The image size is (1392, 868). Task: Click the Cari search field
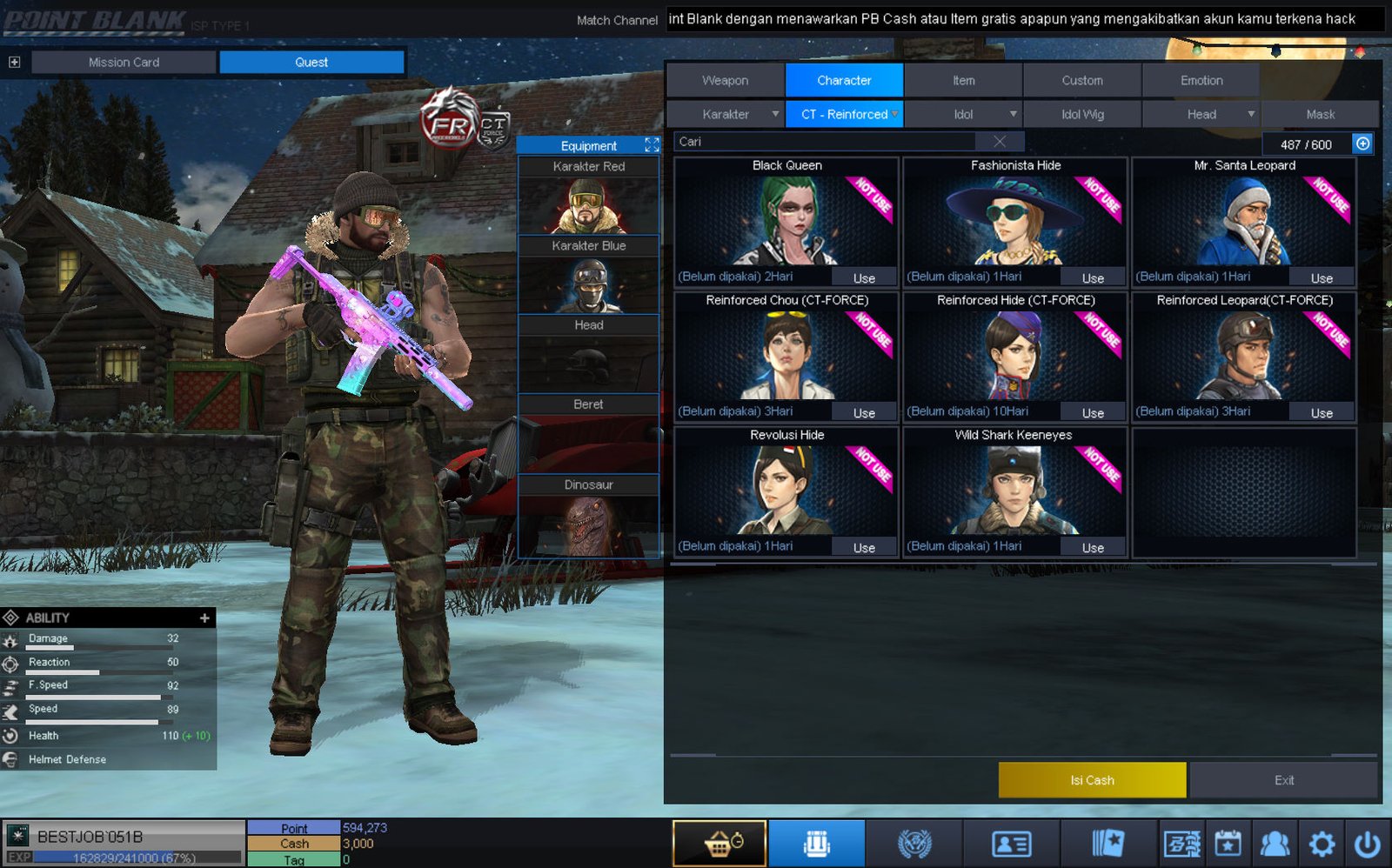[826, 142]
